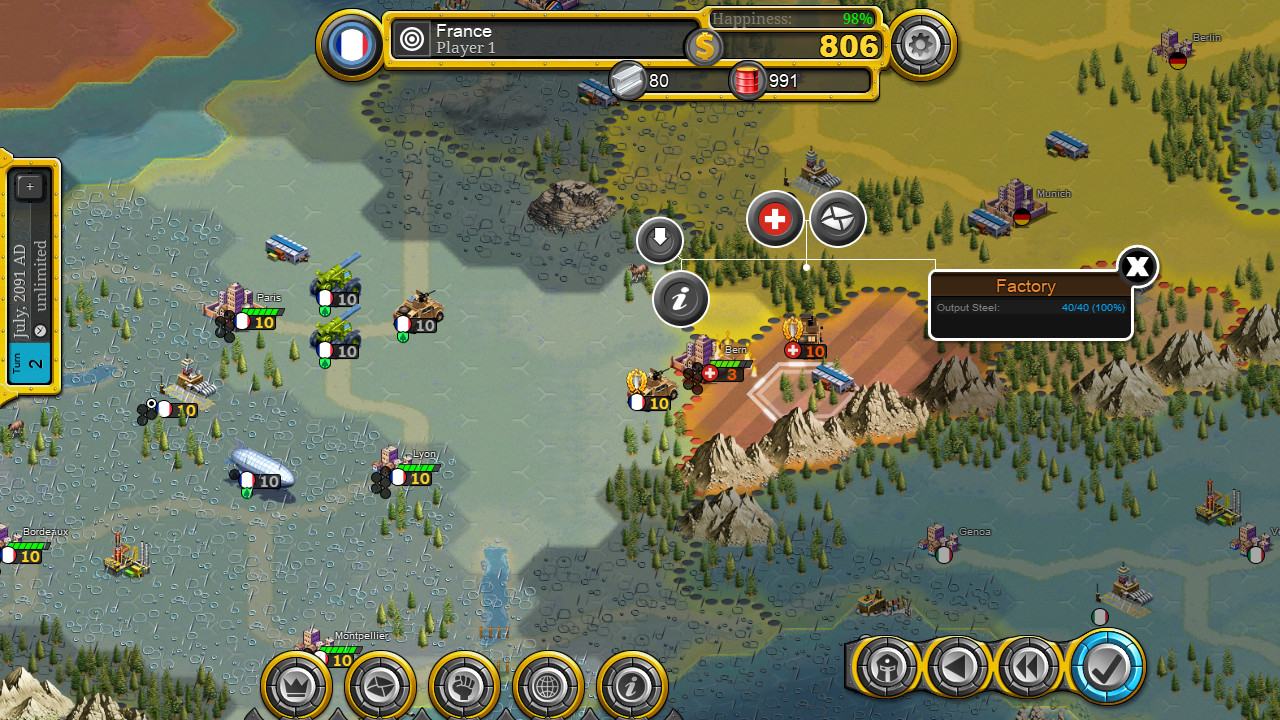1280x720 pixels.
Task: Click the target icon beside France
Action: pos(411,40)
